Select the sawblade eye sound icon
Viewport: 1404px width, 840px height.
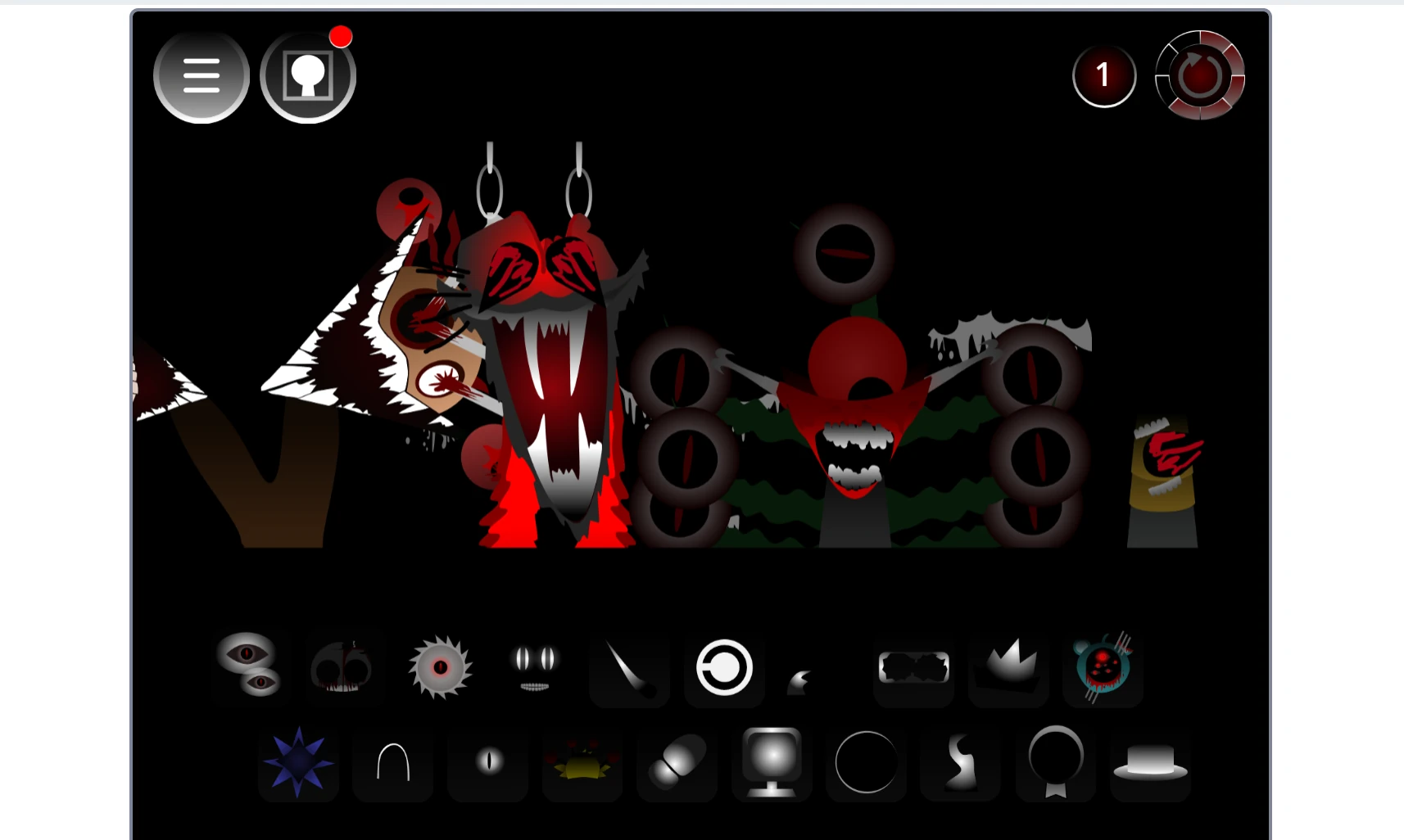click(442, 669)
